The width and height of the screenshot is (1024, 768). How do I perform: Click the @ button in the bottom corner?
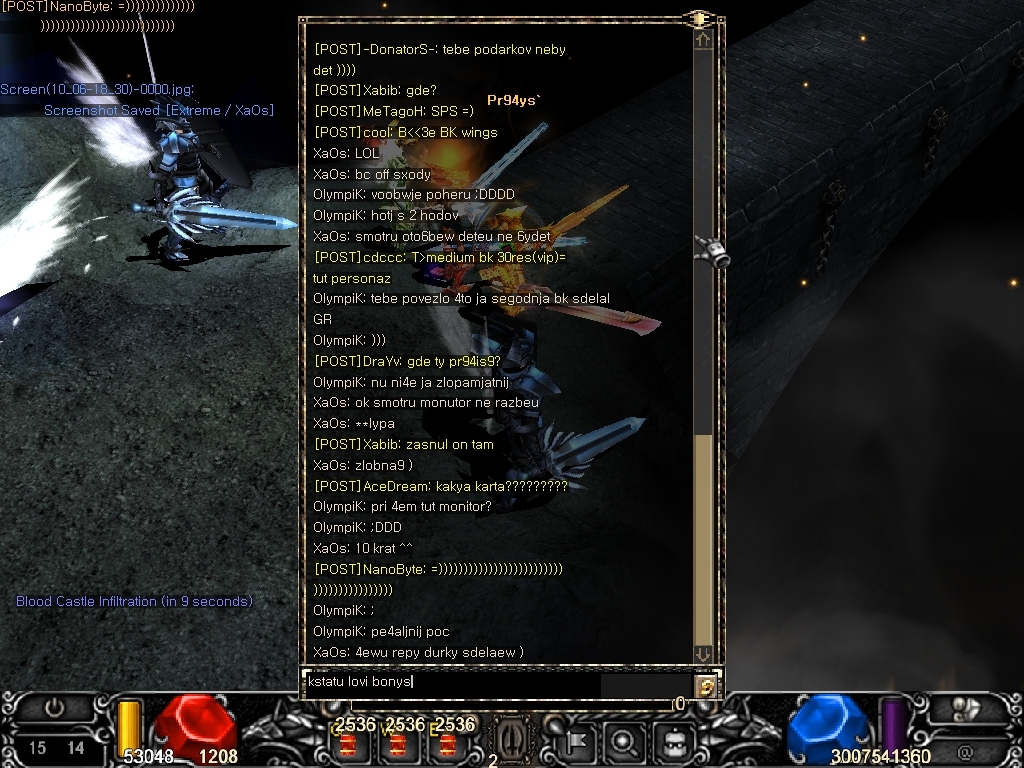965,751
